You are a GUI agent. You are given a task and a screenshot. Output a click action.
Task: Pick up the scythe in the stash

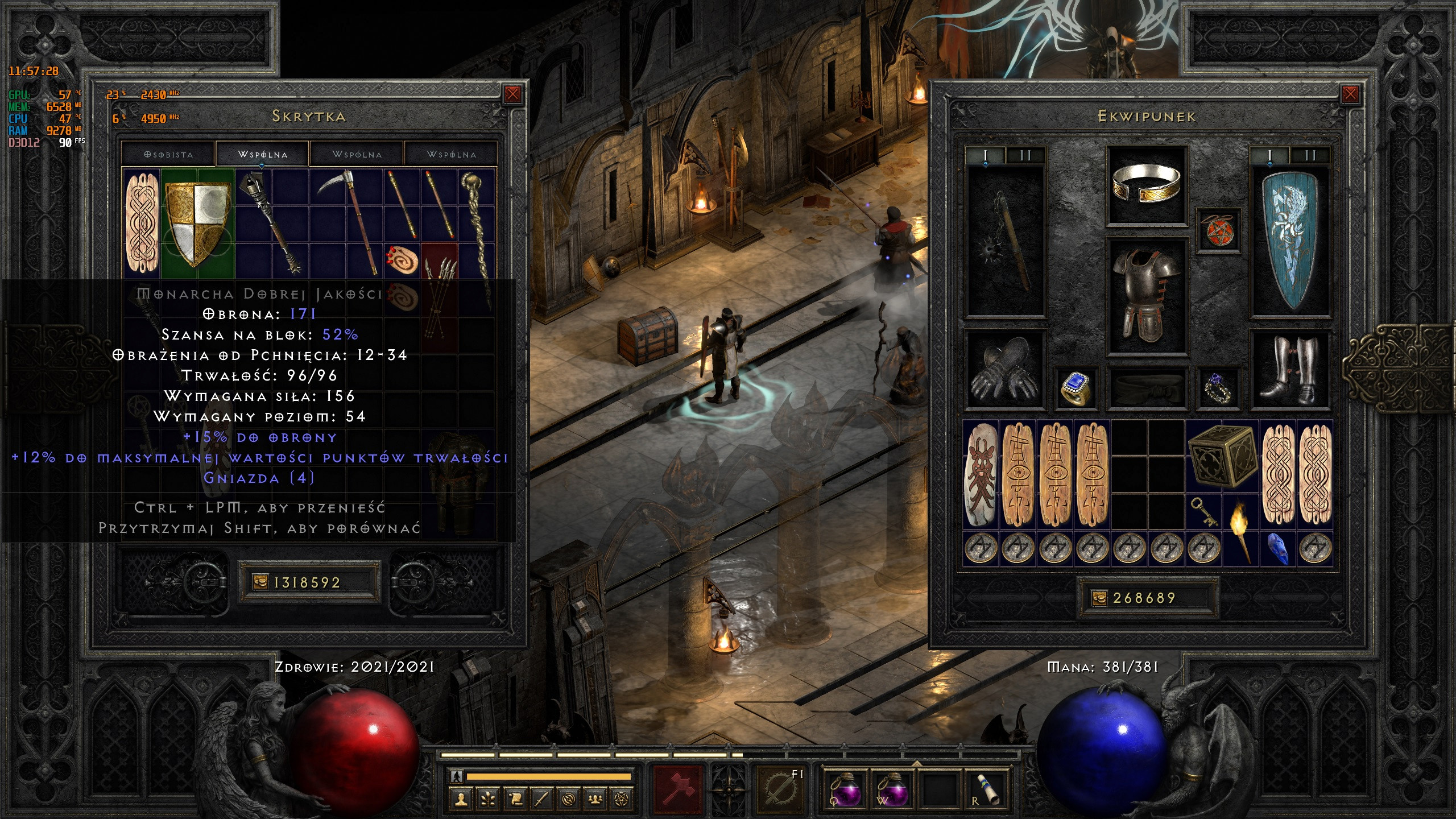347,222
